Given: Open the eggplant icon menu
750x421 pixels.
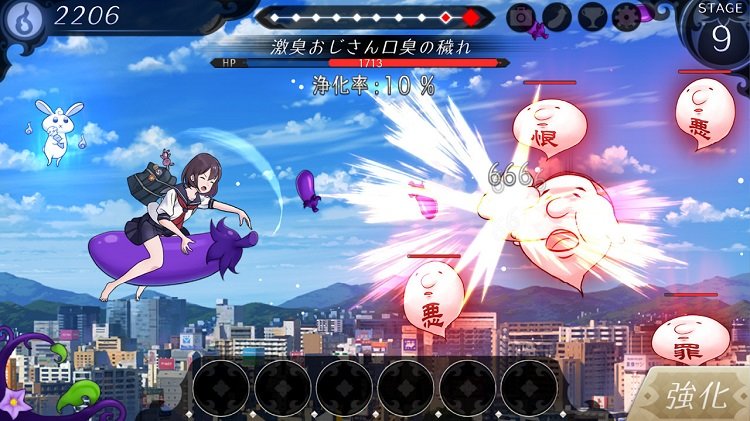Looking at the screenshot, I should (558, 16).
